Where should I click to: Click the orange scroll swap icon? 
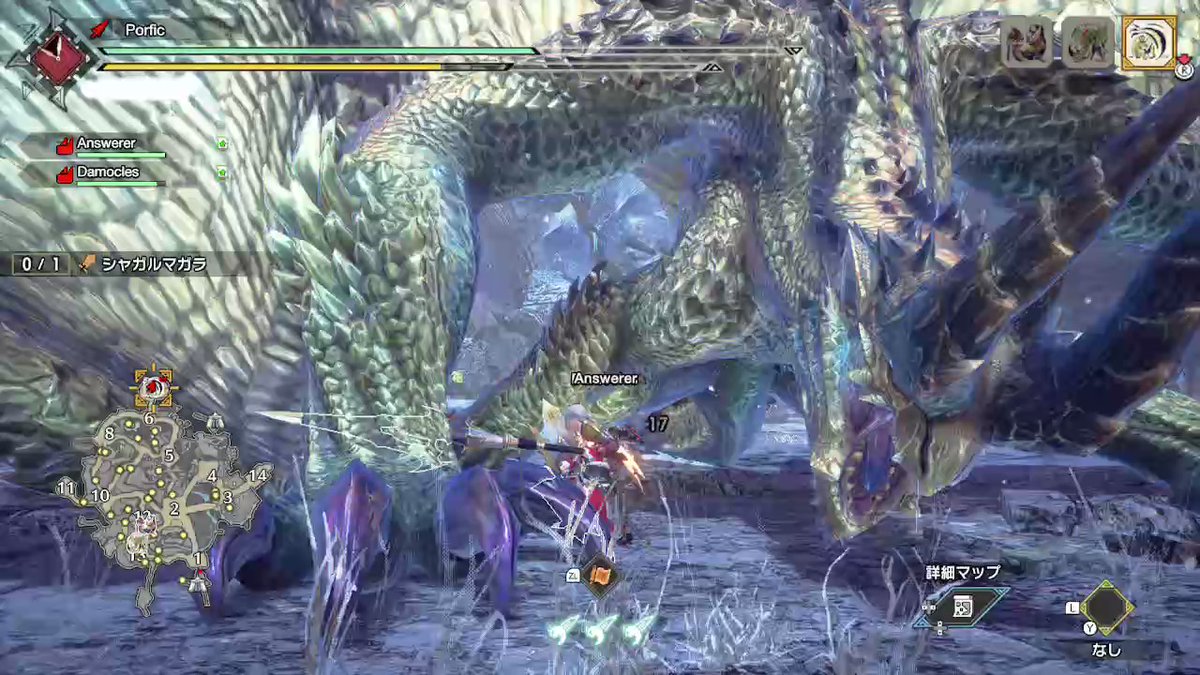tap(600, 577)
